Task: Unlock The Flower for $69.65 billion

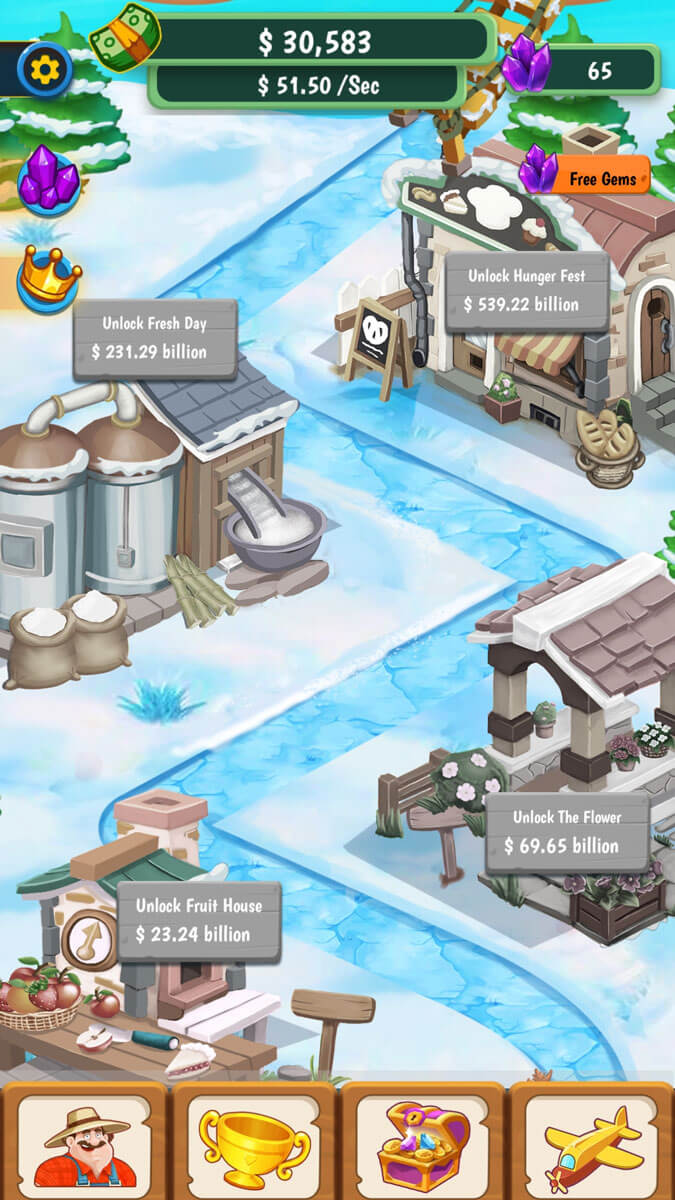Action: (567, 833)
